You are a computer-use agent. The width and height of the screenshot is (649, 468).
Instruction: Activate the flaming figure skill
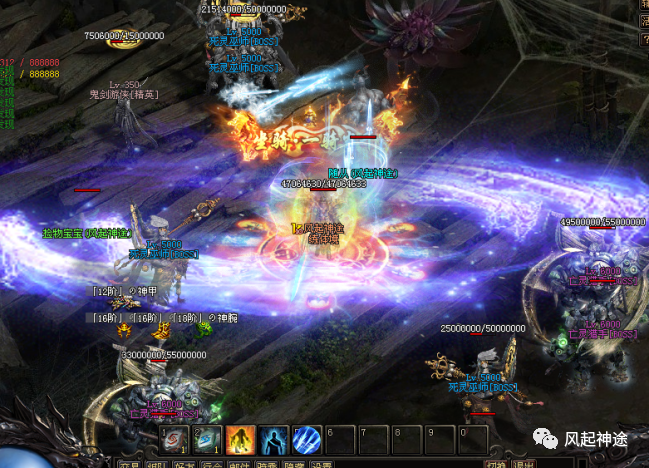tap(240, 440)
